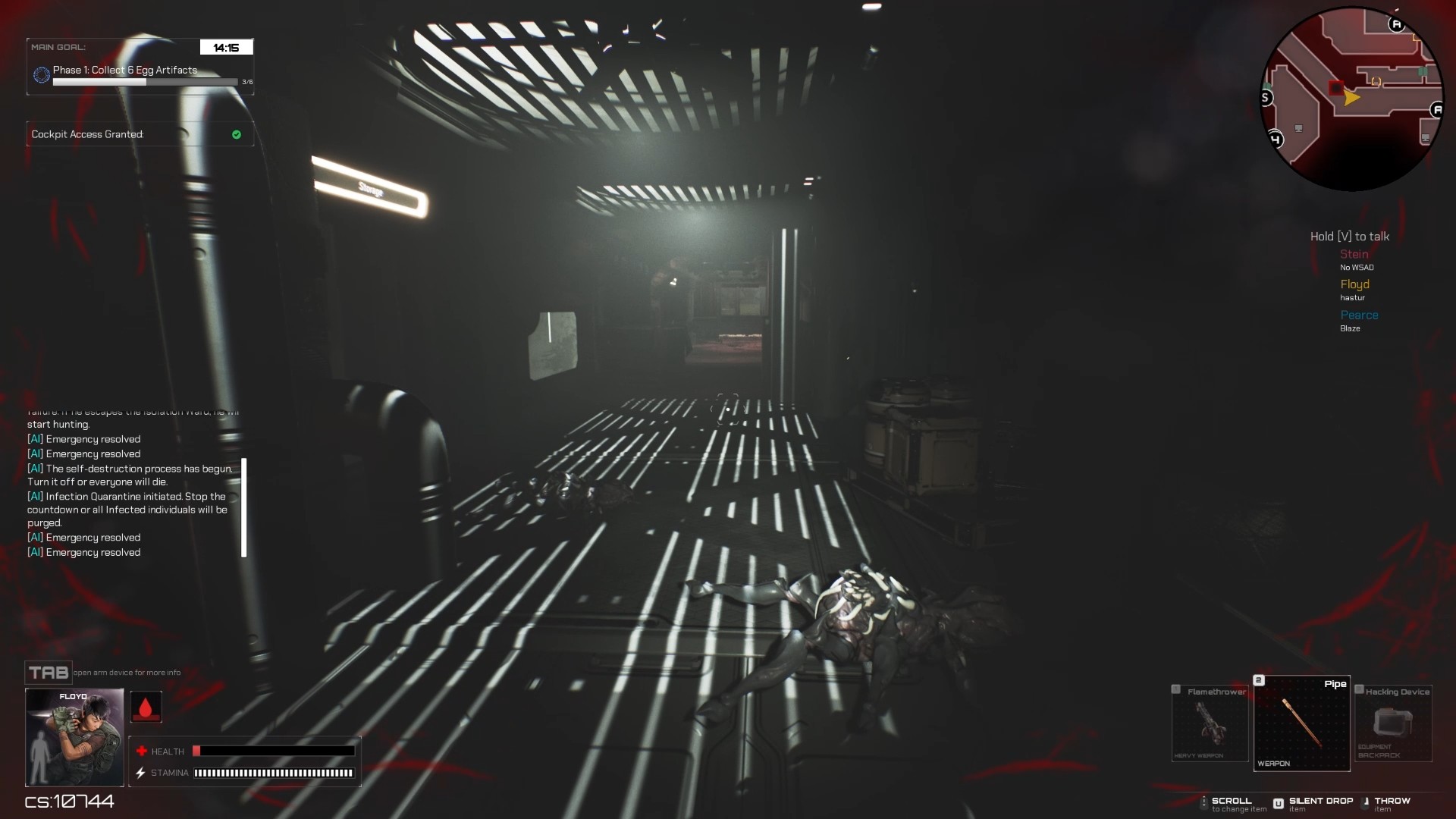Viewport: 1456px width, 819px height.
Task: Select Pearce in the player list
Action: tap(1360, 315)
